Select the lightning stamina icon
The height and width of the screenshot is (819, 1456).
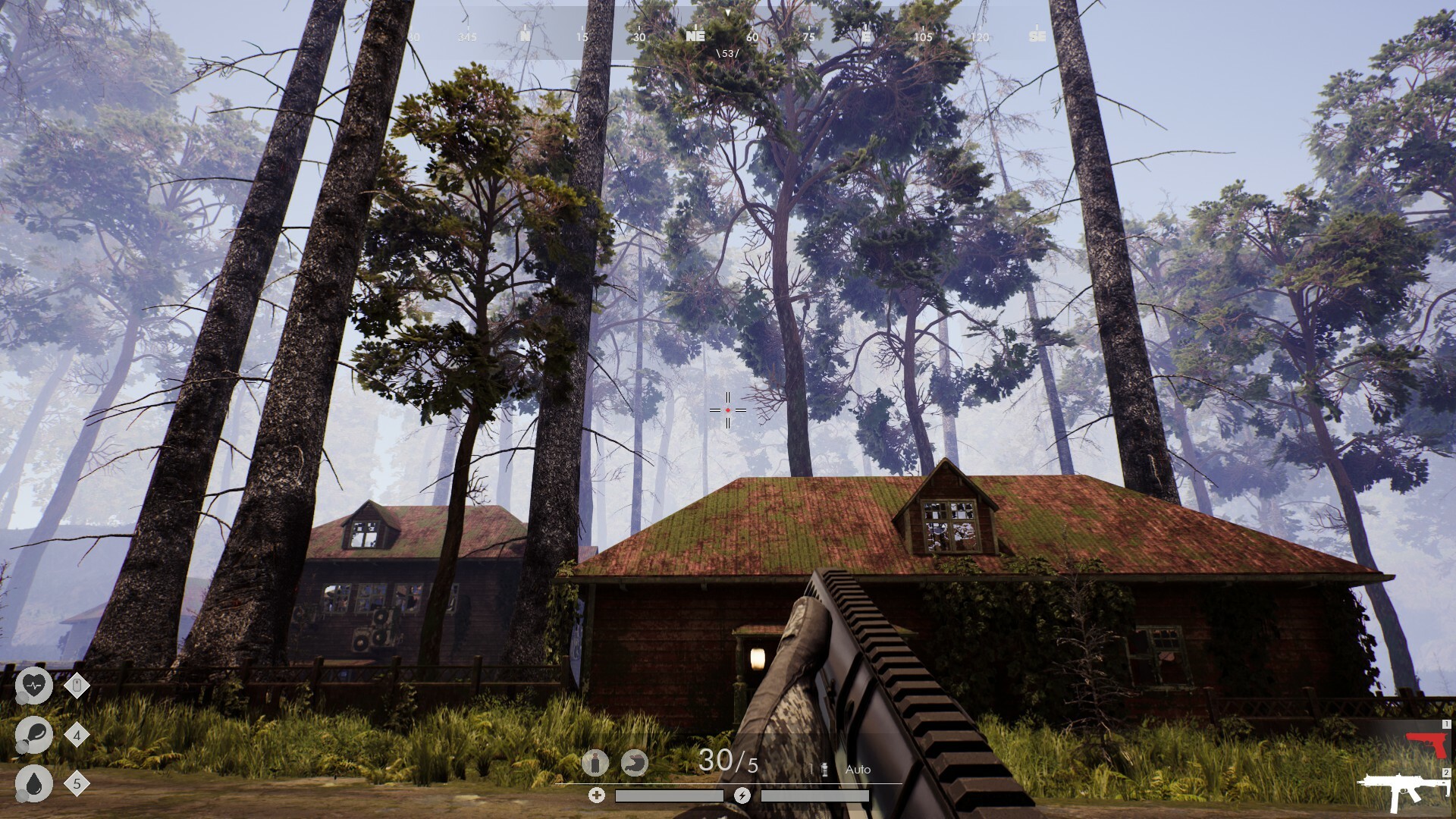click(x=742, y=795)
